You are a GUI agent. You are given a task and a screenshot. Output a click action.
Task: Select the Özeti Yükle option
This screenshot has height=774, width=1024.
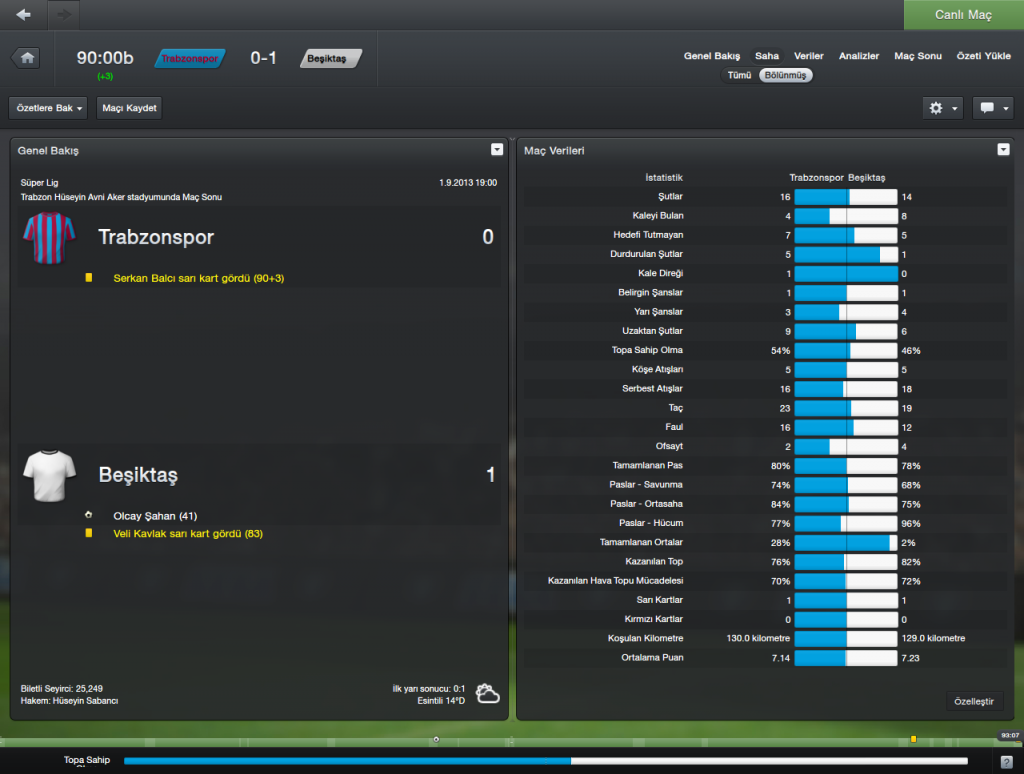[984, 56]
